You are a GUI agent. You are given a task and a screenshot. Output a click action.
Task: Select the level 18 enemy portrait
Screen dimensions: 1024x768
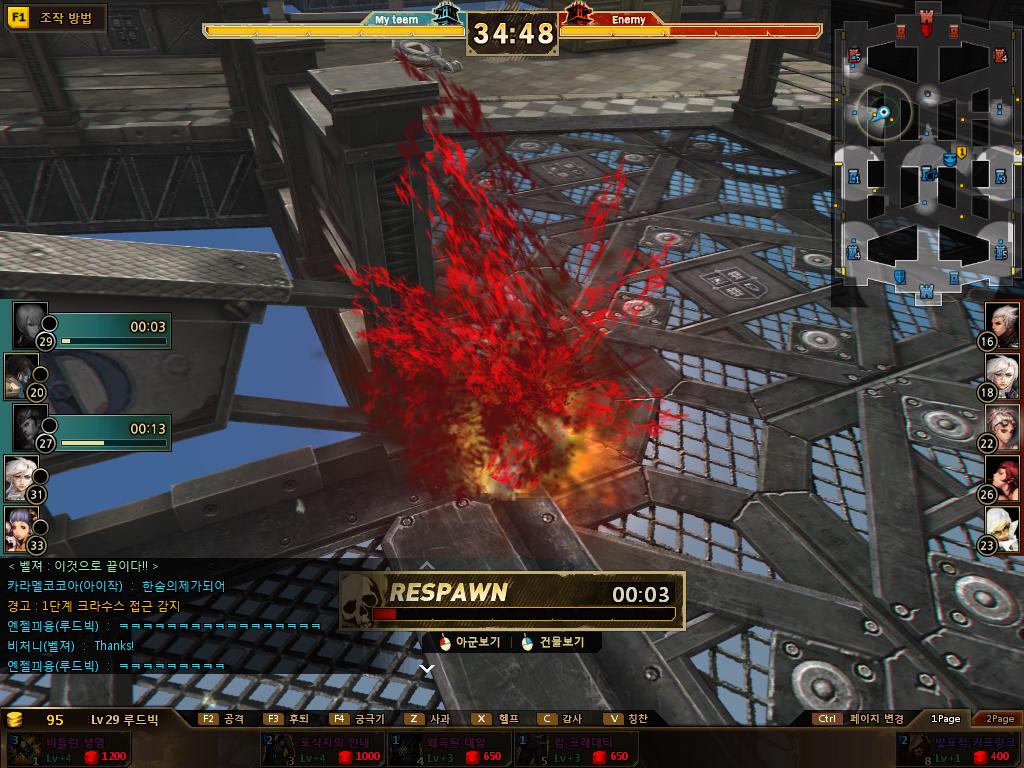pos(1003,374)
